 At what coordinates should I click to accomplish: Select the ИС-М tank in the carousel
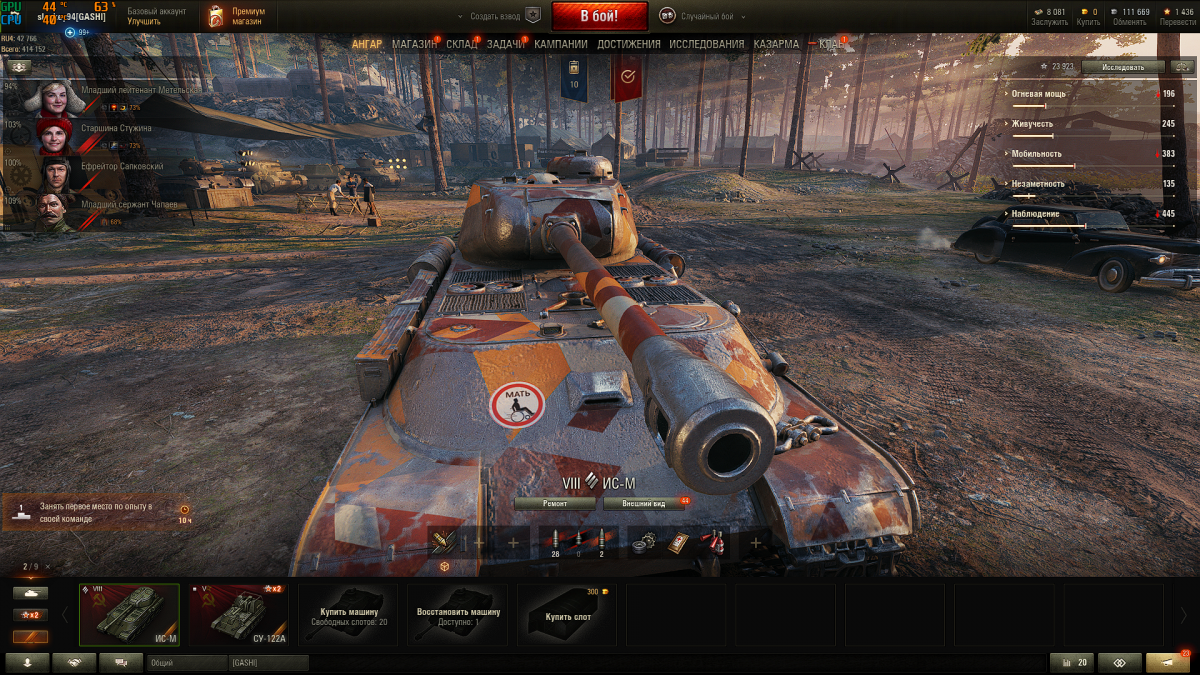(x=130, y=615)
